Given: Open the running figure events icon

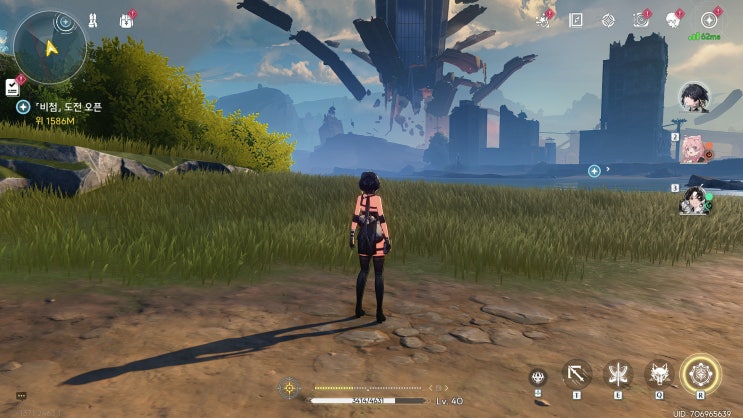Looking at the screenshot, I should tap(544, 19).
